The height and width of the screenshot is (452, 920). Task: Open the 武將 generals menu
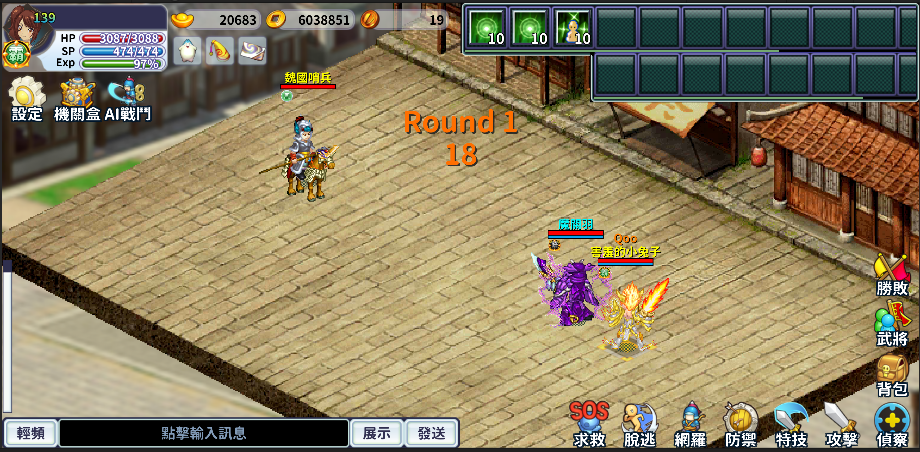[x=892, y=325]
